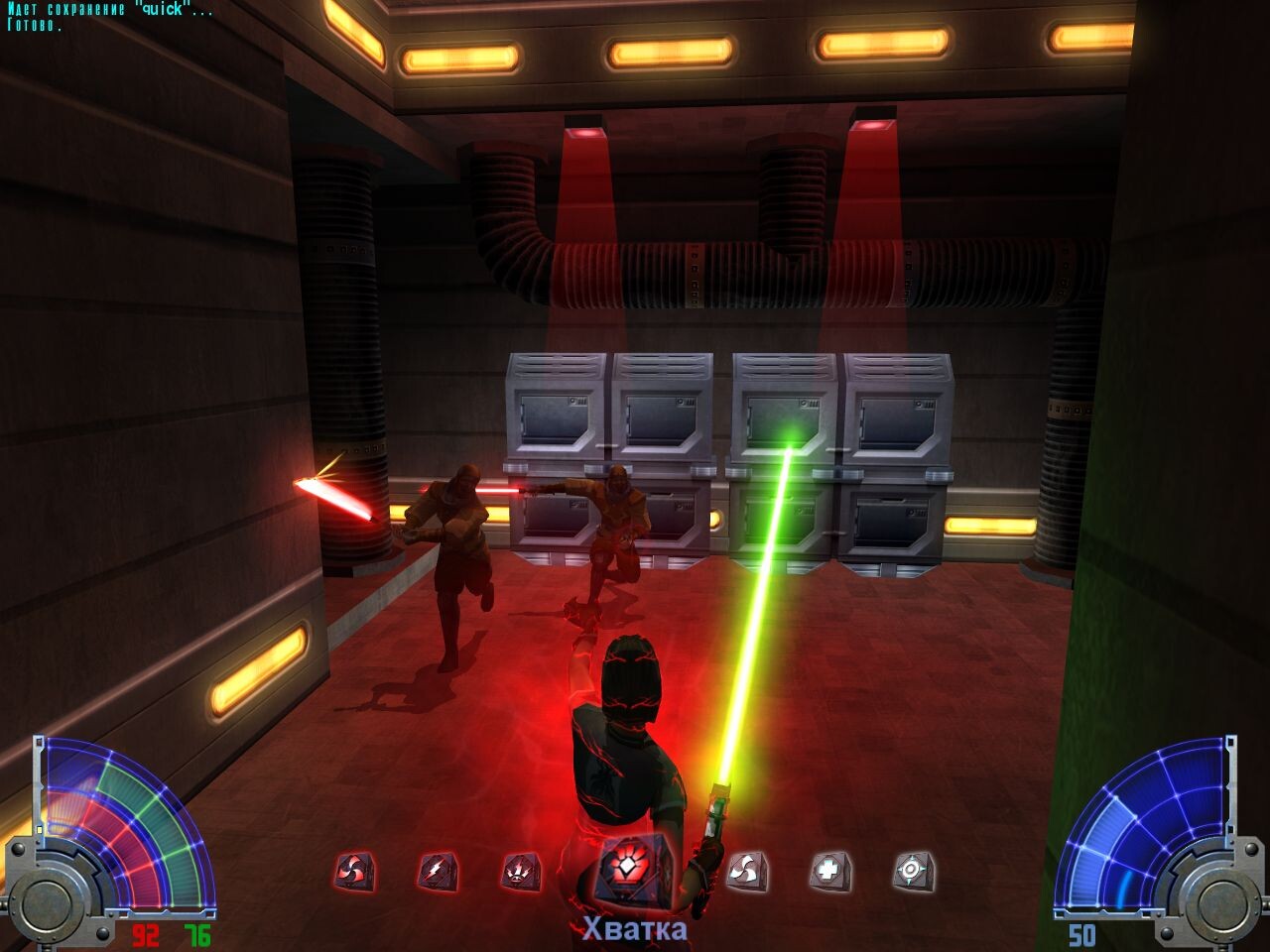Choose the red Force Rage icon

coord(520,872)
